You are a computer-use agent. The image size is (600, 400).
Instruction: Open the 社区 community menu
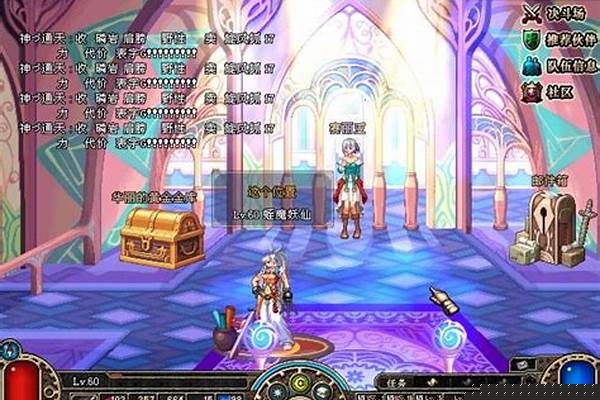pos(552,90)
